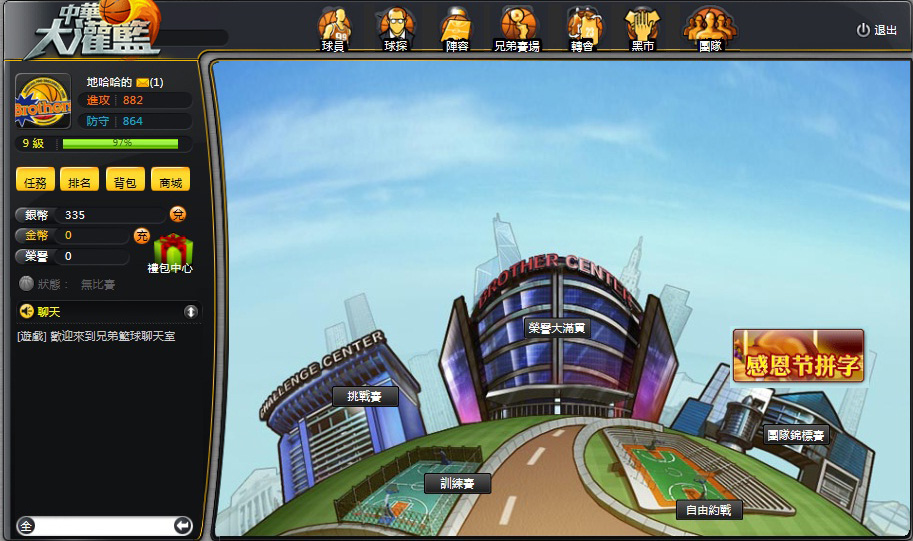Go to 兄弟賽場 arena
Viewport: 913px width, 541px height.
point(517,30)
